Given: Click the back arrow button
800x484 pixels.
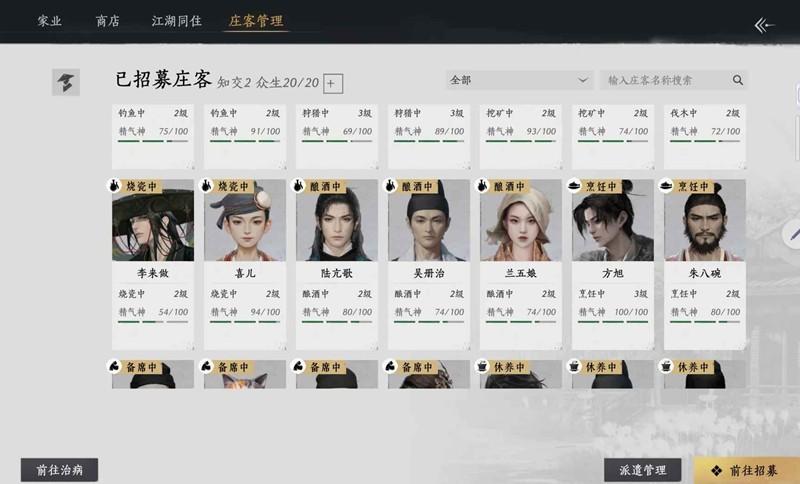Looking at the screenshot, I should [765, 25].
